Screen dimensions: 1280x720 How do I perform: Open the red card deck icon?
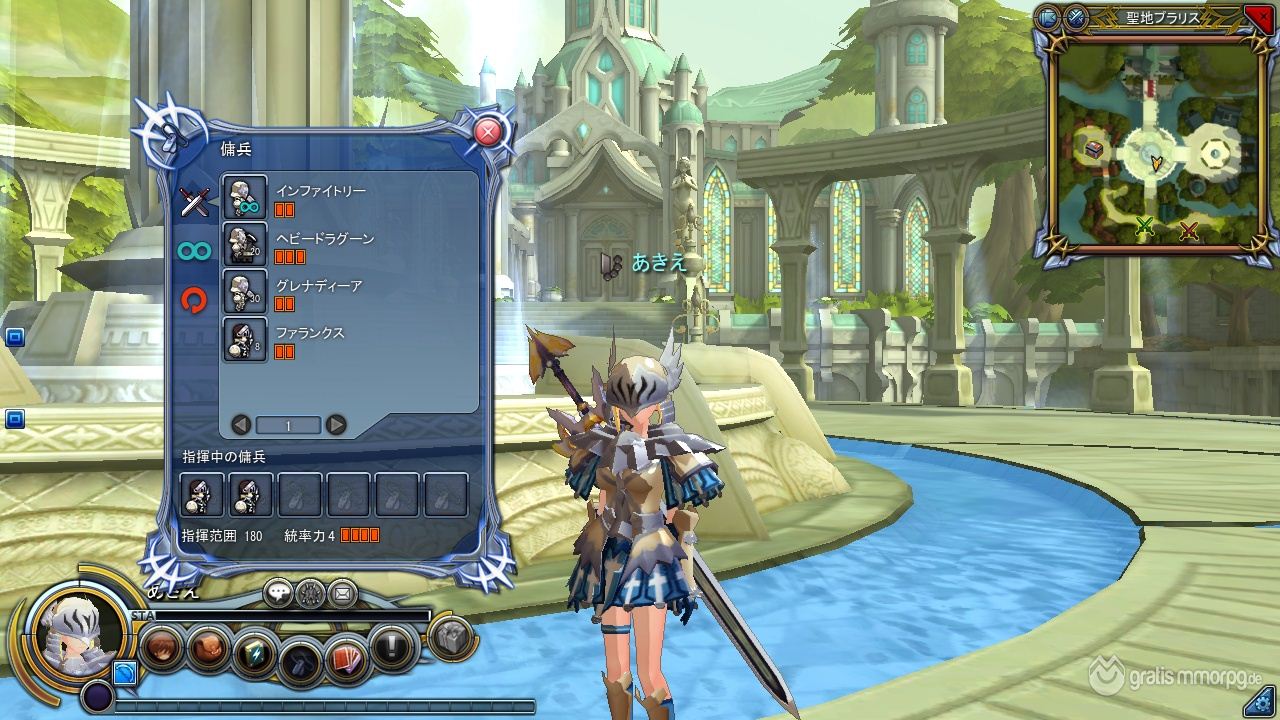pos(346,655)
